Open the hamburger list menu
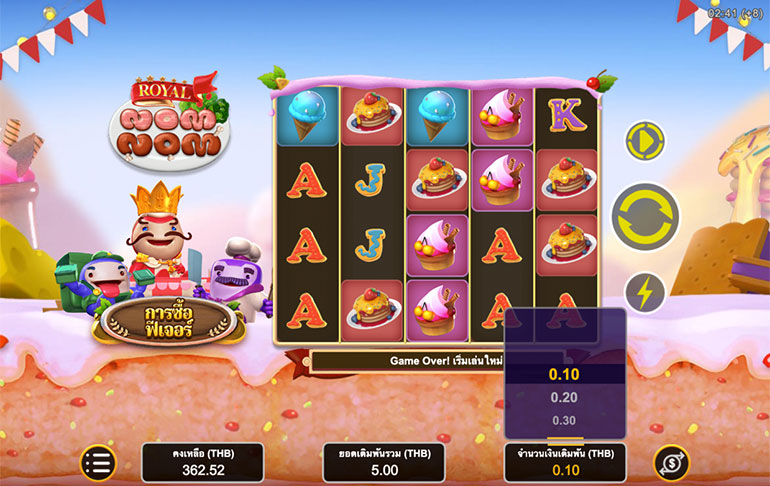Viewport: 770px width, 486px height. coord(98,462)
